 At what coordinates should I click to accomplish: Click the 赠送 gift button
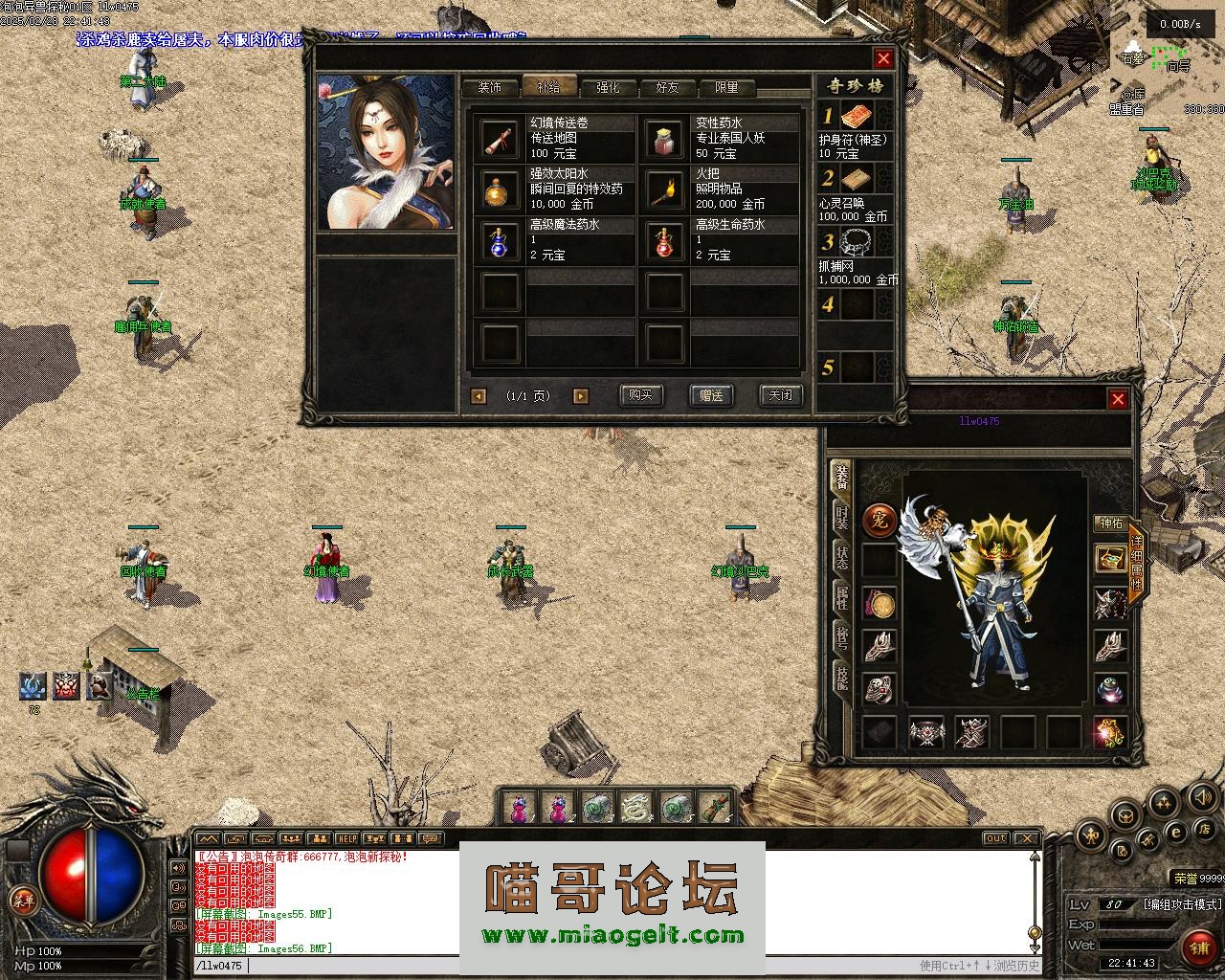[711, 395]
